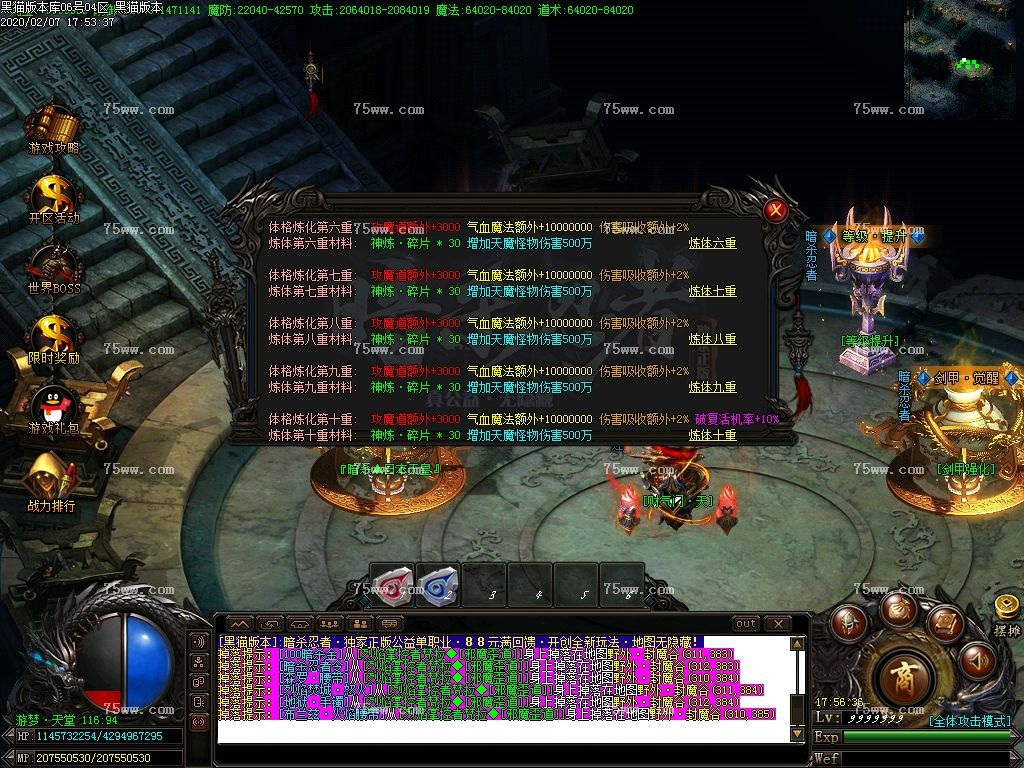Show the 世界BOSS menu
The image size is (1024, 768).
[52, 266]
